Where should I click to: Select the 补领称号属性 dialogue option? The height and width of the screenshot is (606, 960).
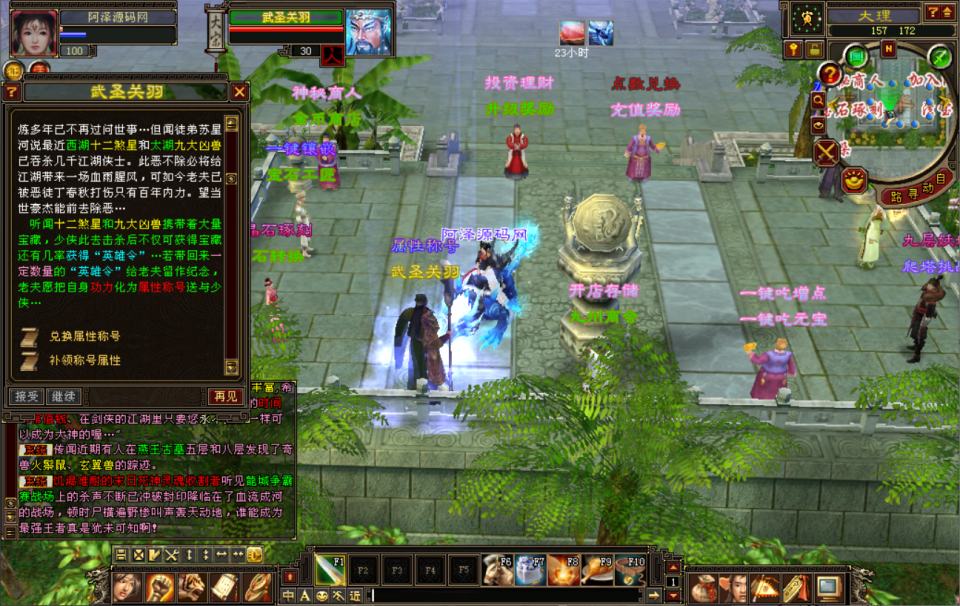pos(85,360)
